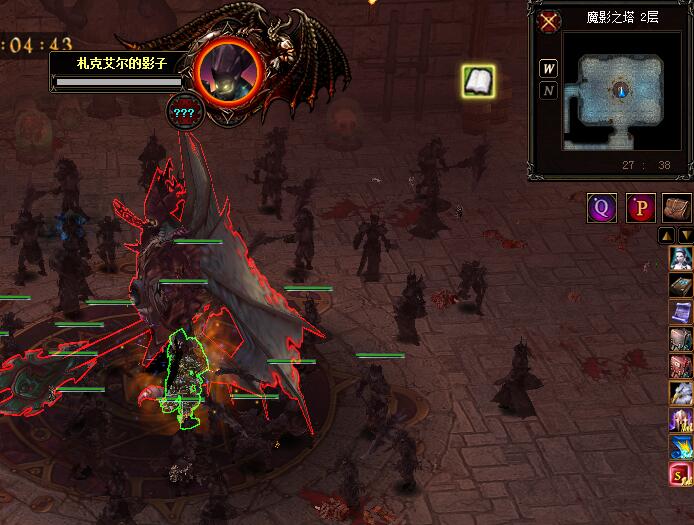
Task: Click the down arrow above the side icon bar
Action: 686,236
